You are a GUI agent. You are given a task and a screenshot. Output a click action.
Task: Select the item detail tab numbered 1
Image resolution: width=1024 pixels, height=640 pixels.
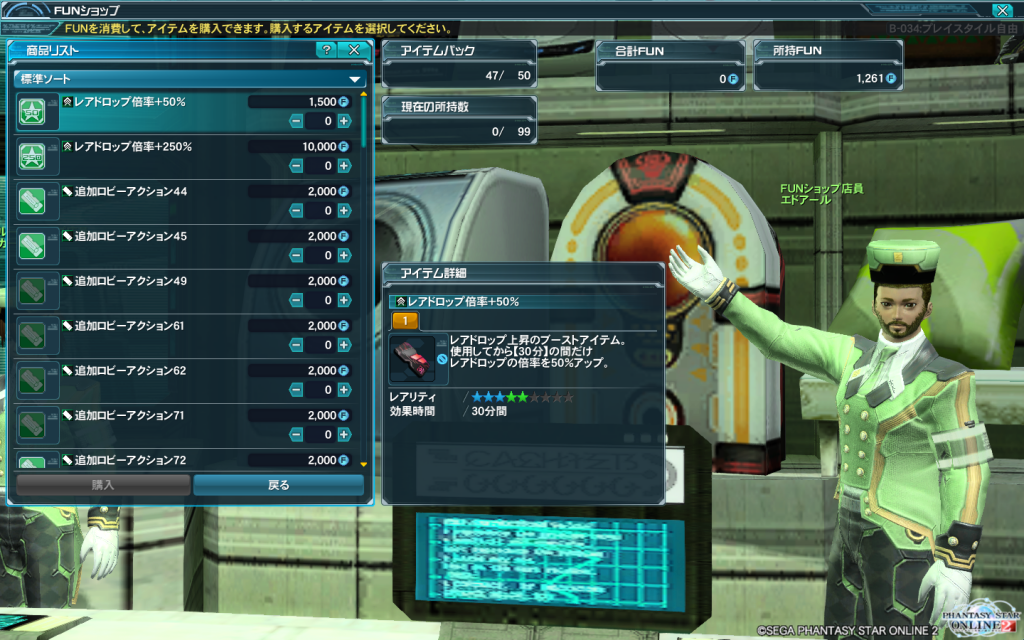click(405, 321)
